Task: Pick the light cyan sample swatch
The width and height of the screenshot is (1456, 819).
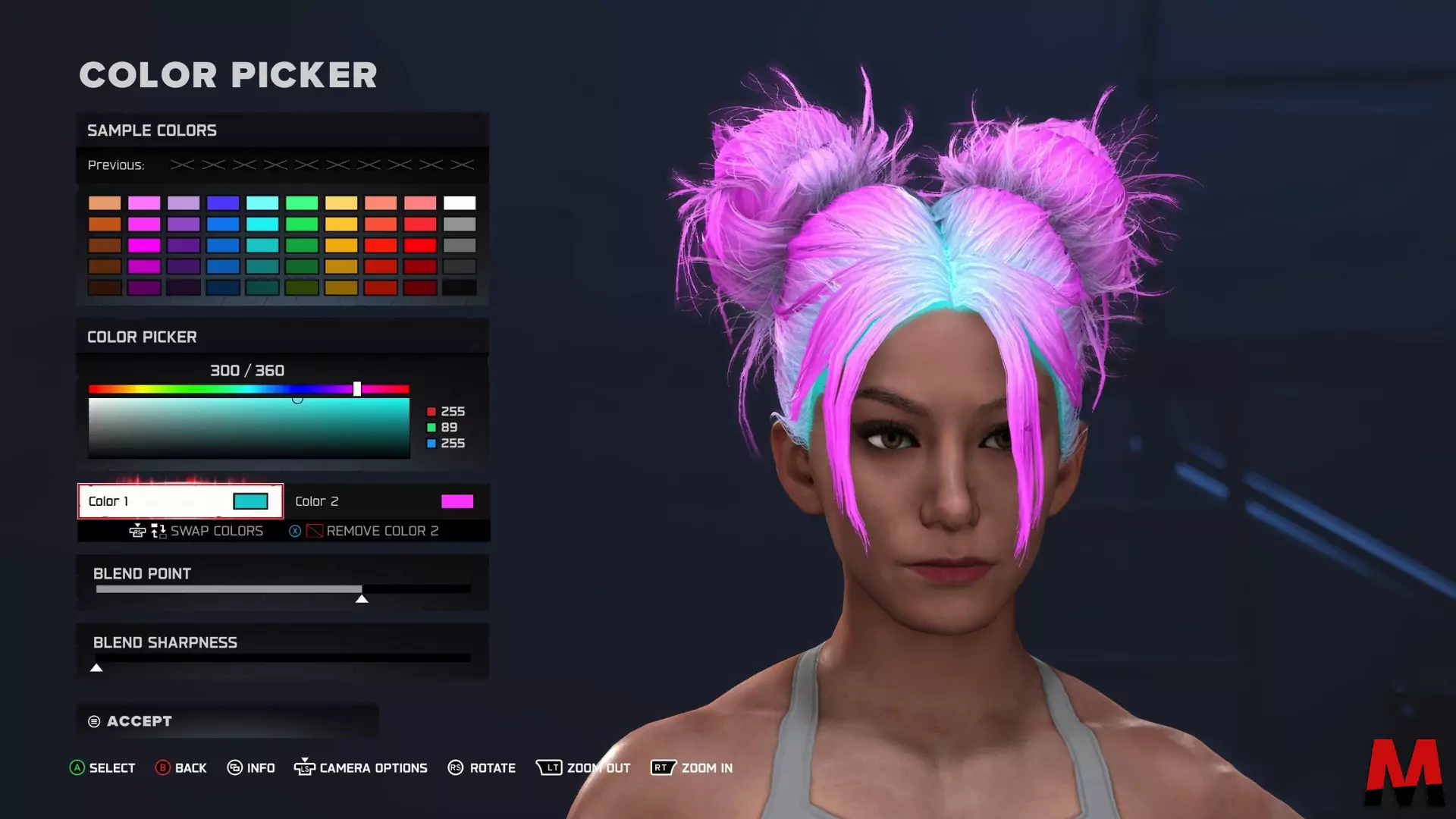Action: [x=262, y=203]
